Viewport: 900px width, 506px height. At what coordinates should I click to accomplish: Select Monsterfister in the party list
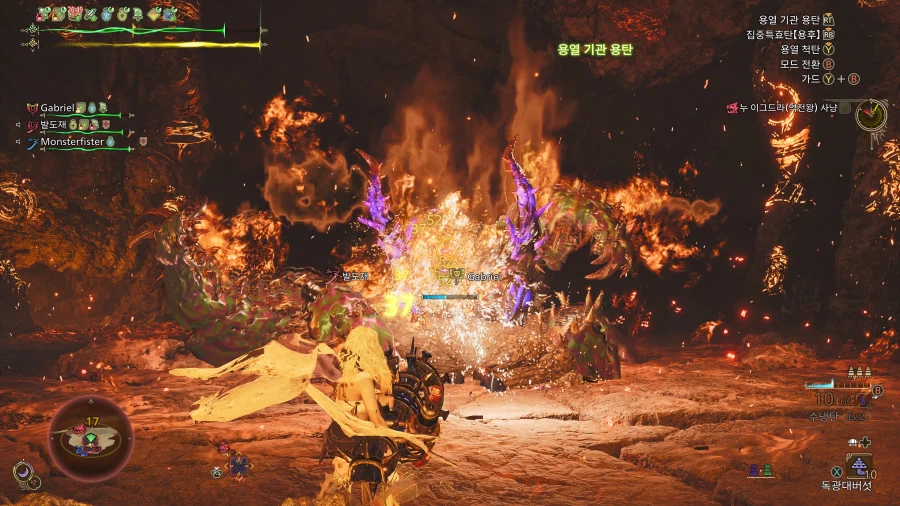pyautogui.click(x=74, y=142)
